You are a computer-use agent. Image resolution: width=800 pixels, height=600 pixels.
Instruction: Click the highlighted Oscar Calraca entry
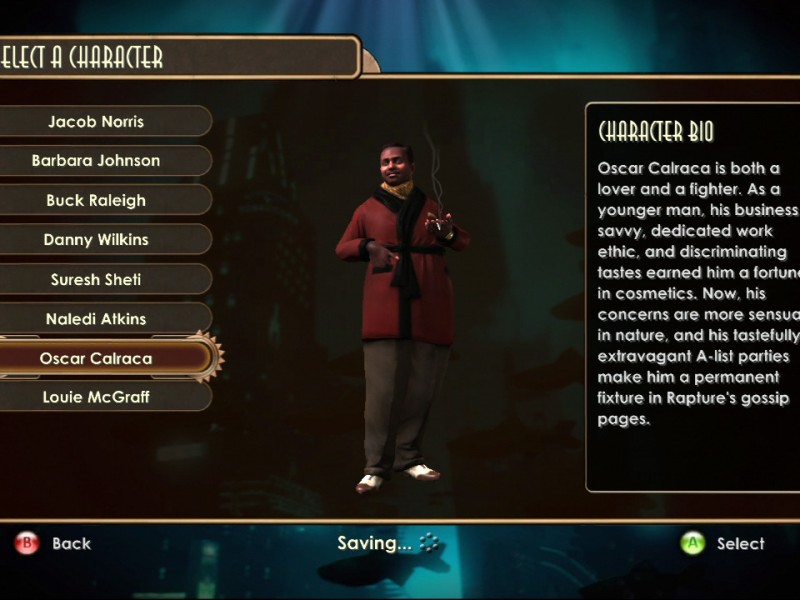[96, 358]
